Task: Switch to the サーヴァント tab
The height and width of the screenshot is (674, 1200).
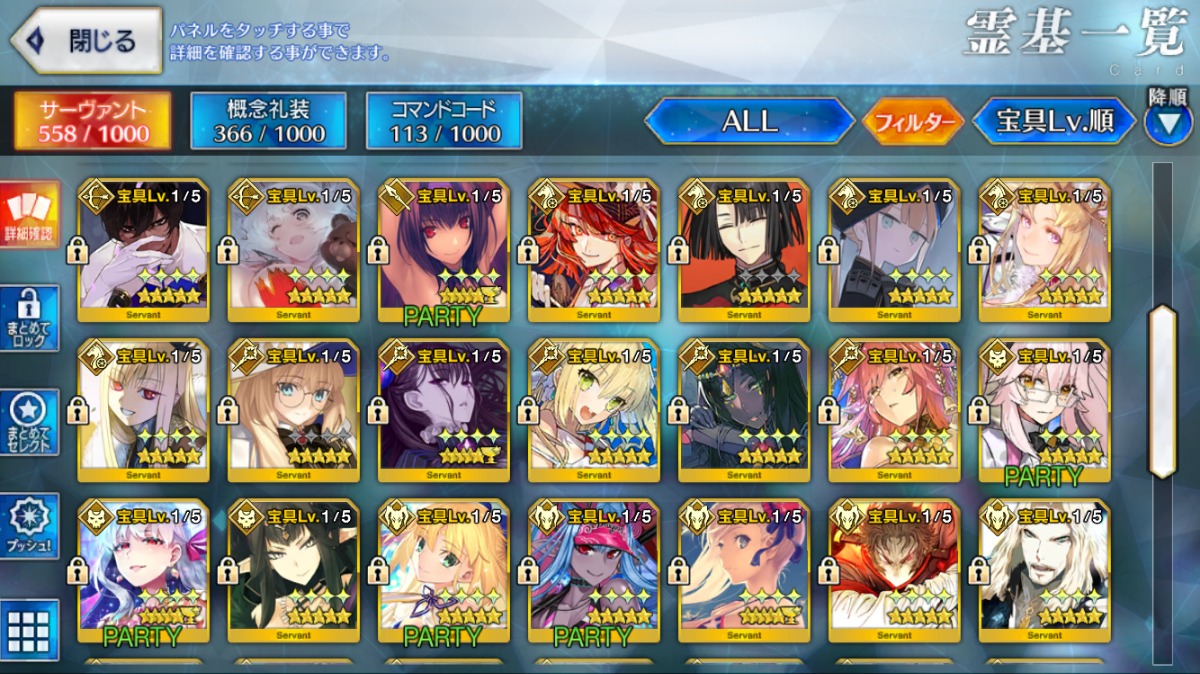Action: click(91, 121)
